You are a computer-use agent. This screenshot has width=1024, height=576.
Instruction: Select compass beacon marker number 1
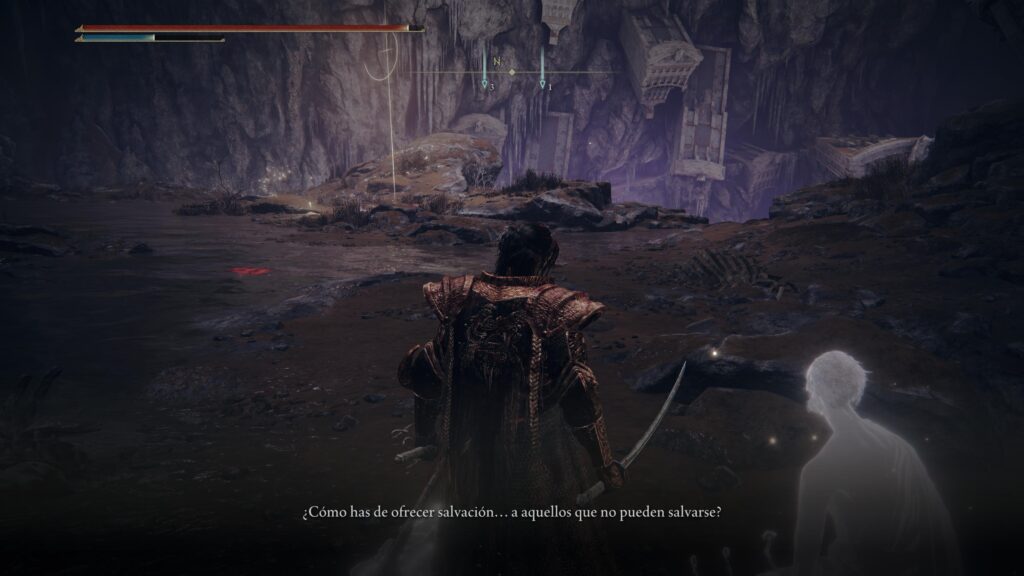point(542,85)
